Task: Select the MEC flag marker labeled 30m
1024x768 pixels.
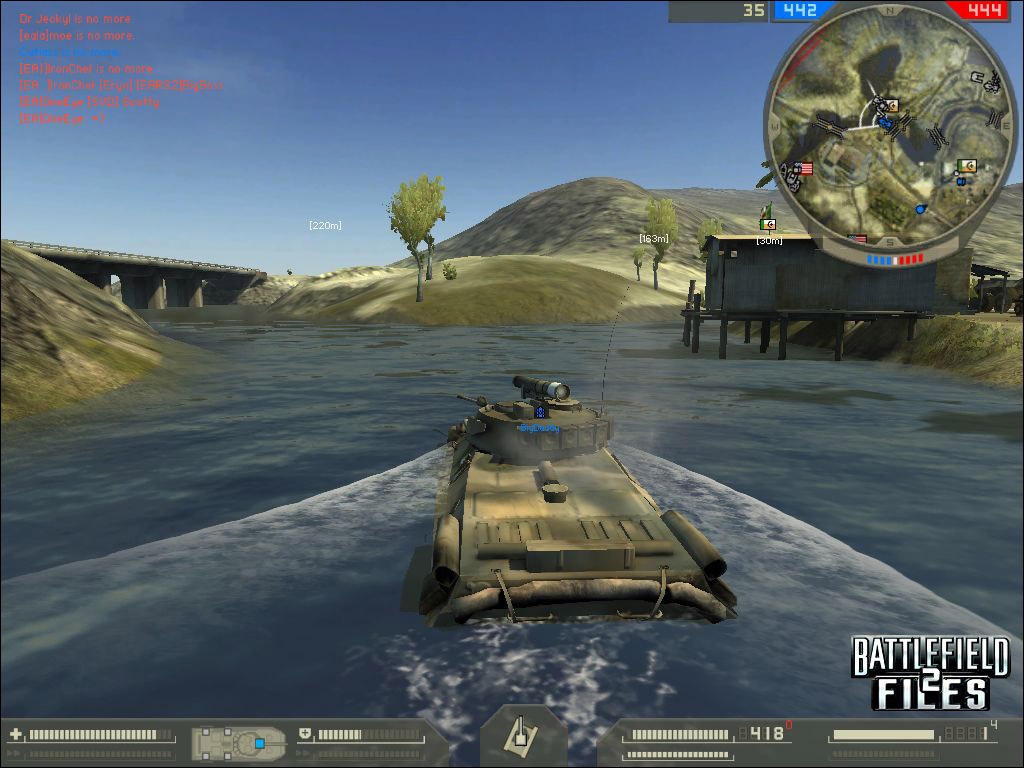Action: coord(768,225)
